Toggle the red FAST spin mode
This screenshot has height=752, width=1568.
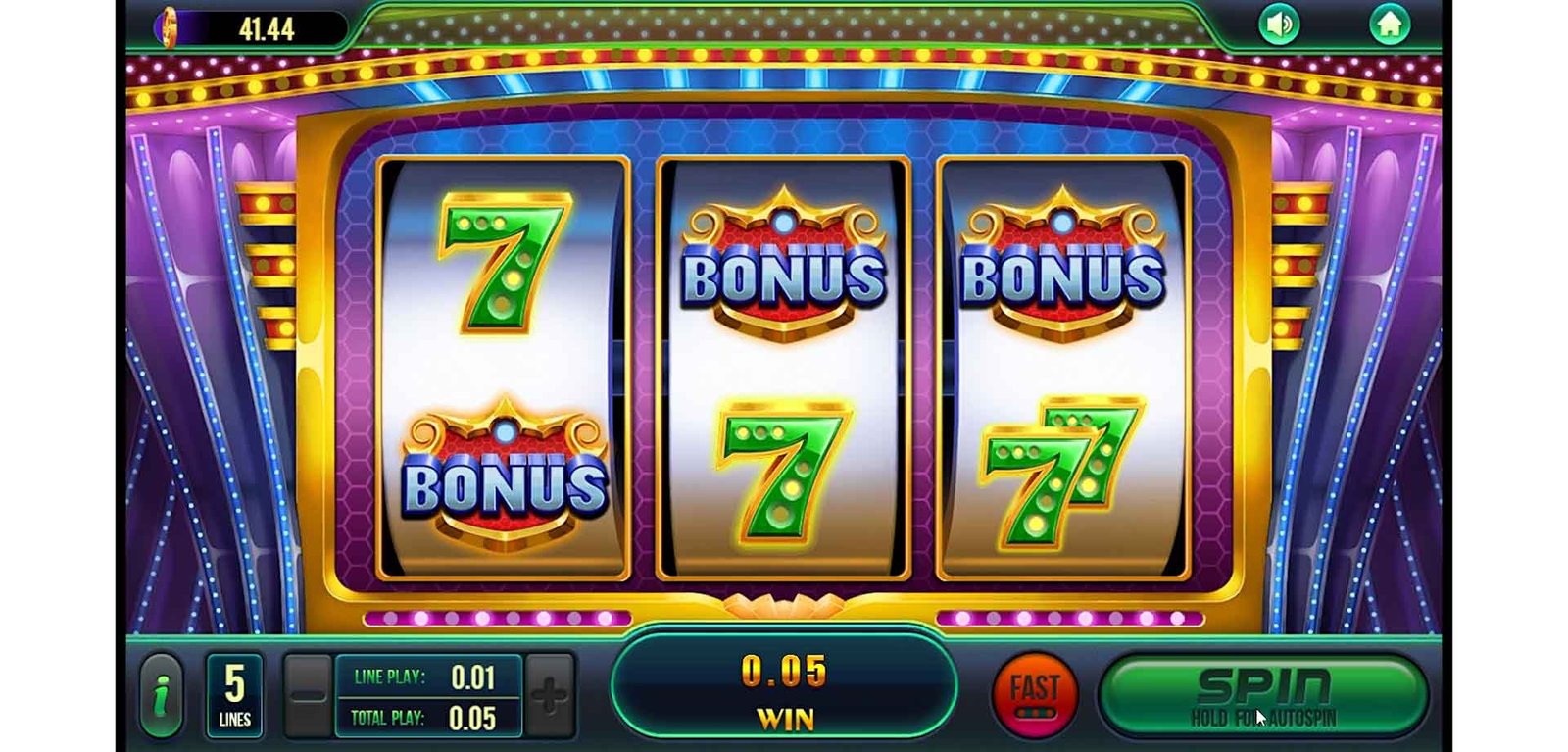coord(1035,694)
